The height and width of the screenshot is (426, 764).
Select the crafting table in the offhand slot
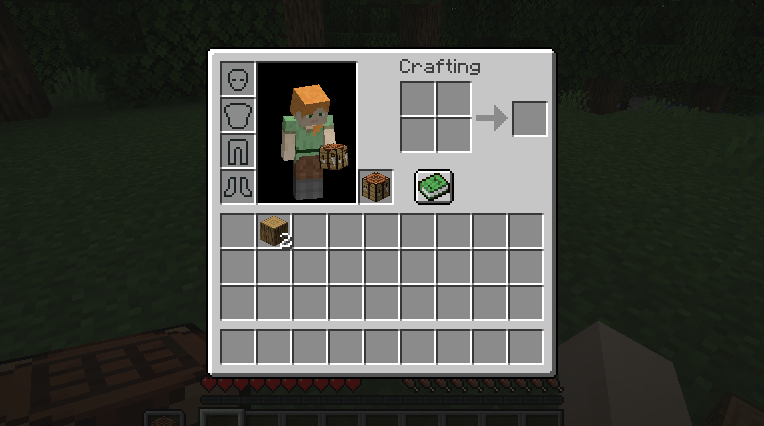376,187
